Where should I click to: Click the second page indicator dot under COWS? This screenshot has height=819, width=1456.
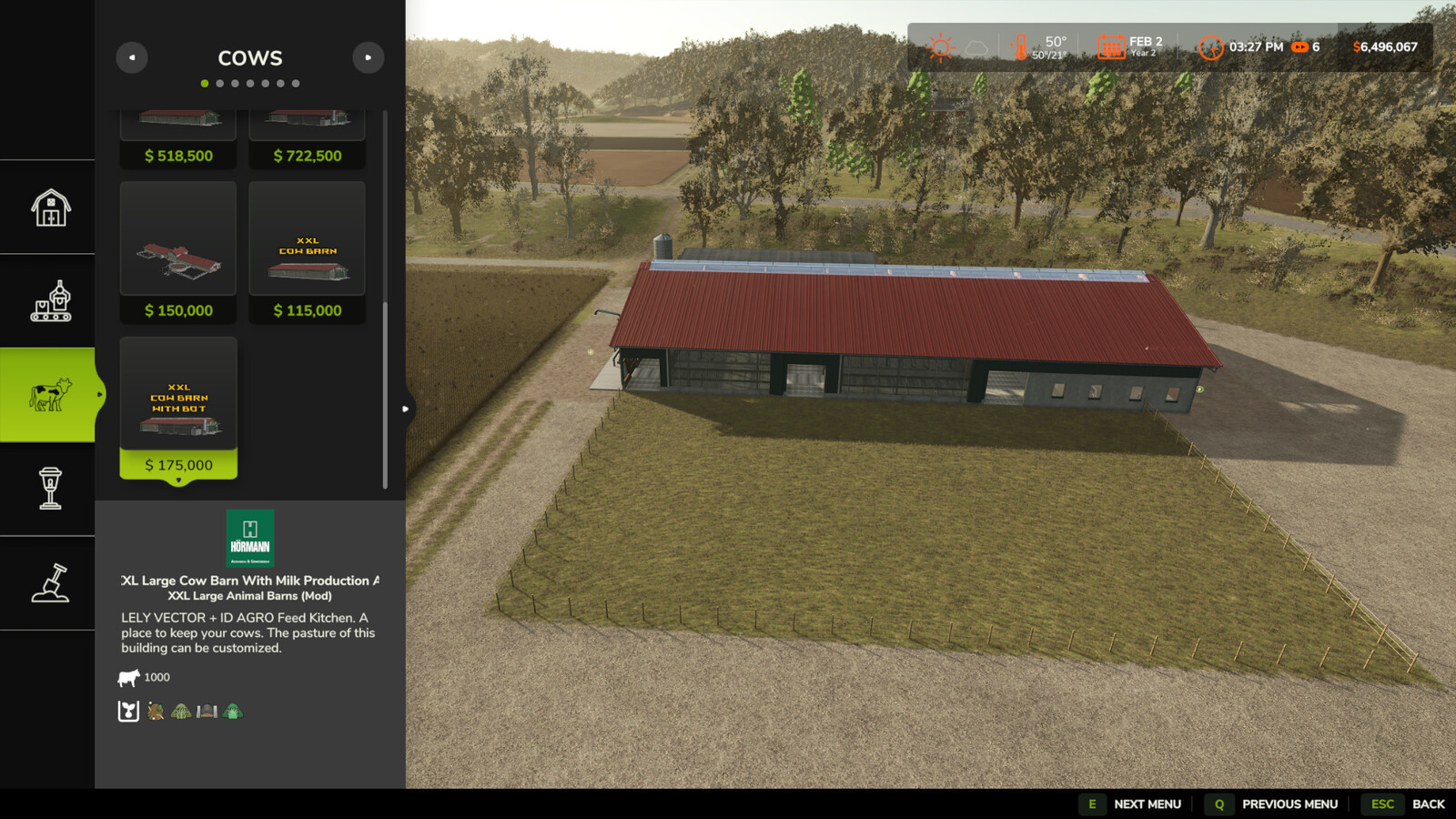coord(219,83)
